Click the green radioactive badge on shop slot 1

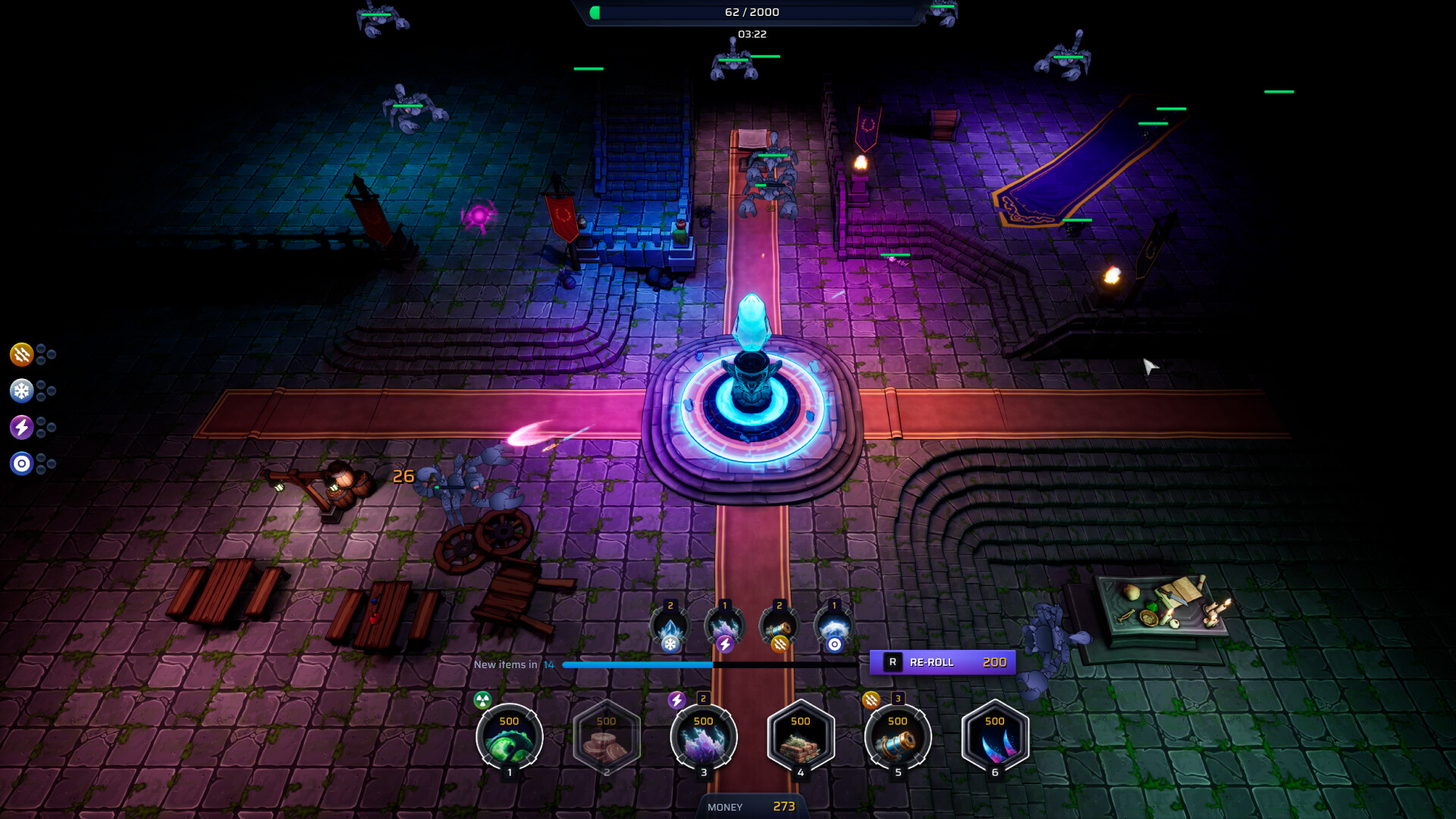482,698
